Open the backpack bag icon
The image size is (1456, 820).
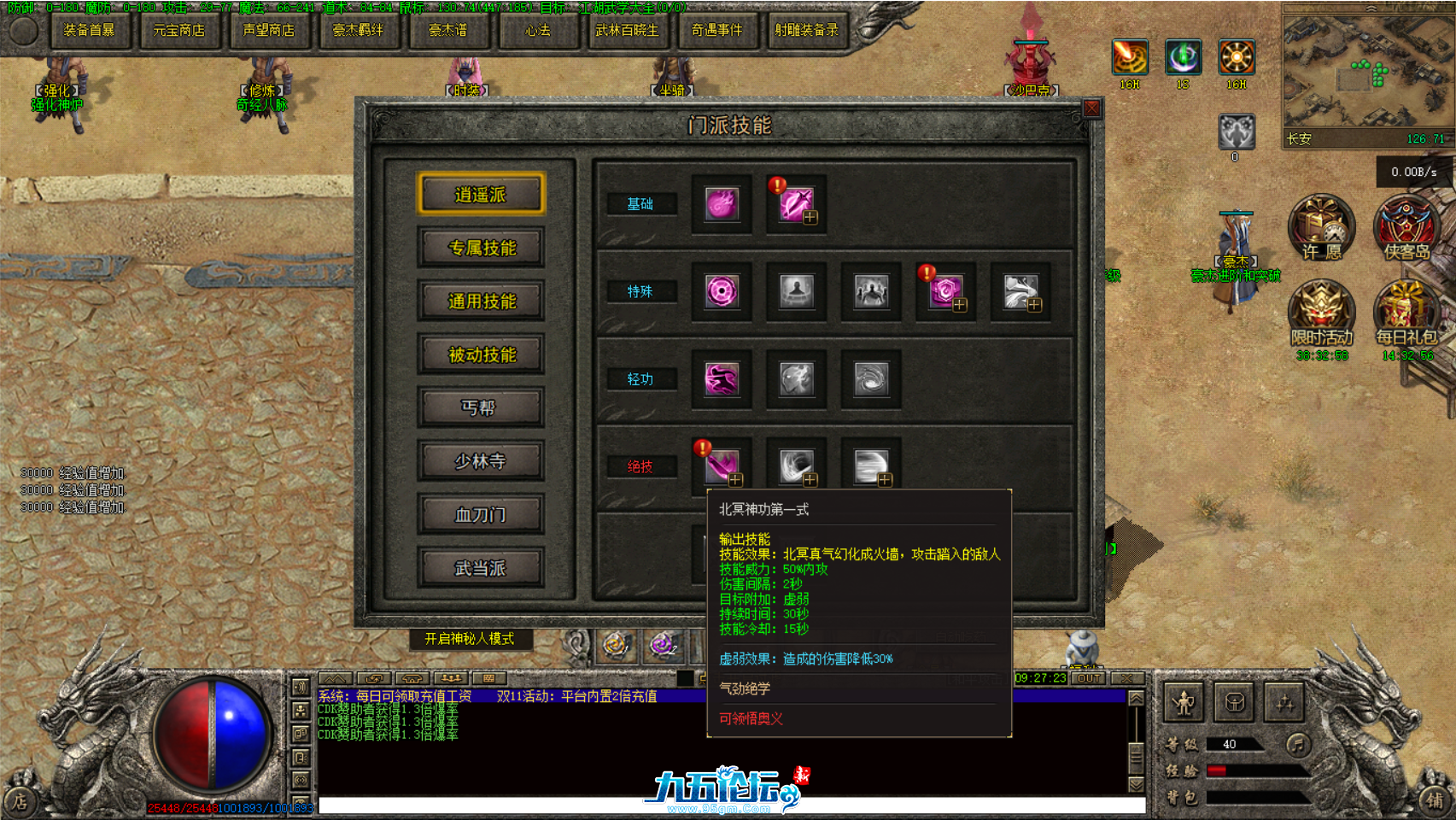(x=1234, y=702)
